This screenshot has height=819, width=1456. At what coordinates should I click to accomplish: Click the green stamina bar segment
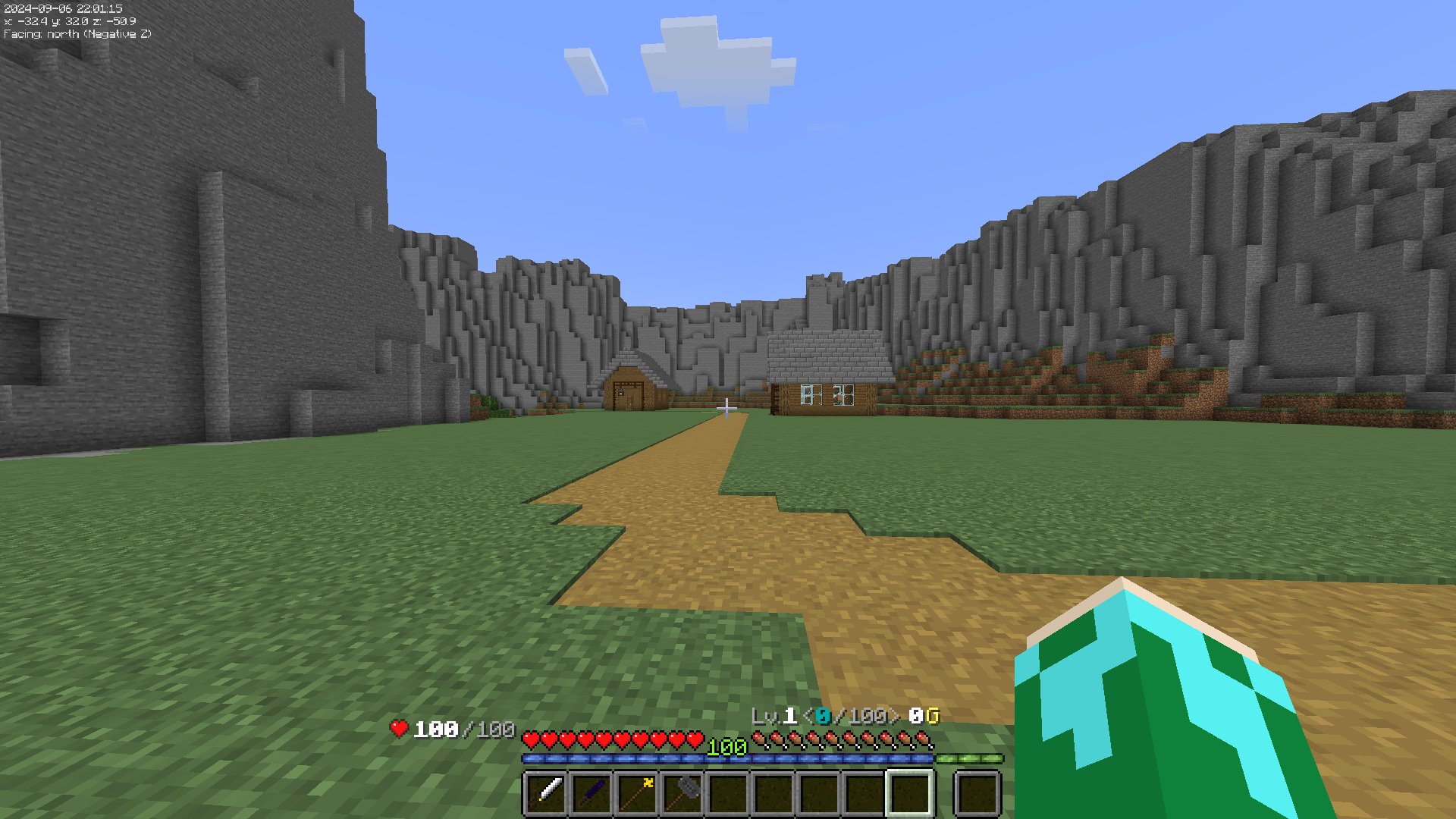coord(971,758)
